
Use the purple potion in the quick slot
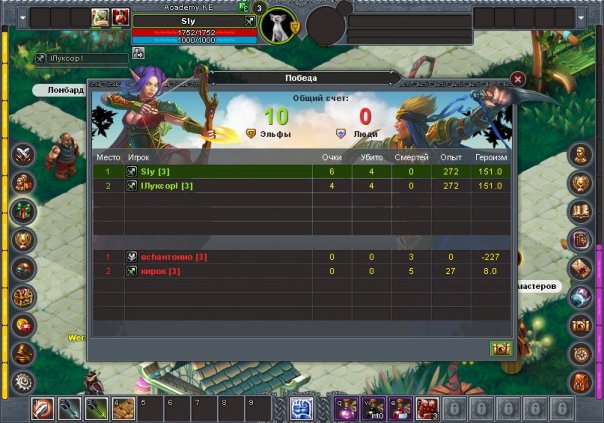(347, 408)
